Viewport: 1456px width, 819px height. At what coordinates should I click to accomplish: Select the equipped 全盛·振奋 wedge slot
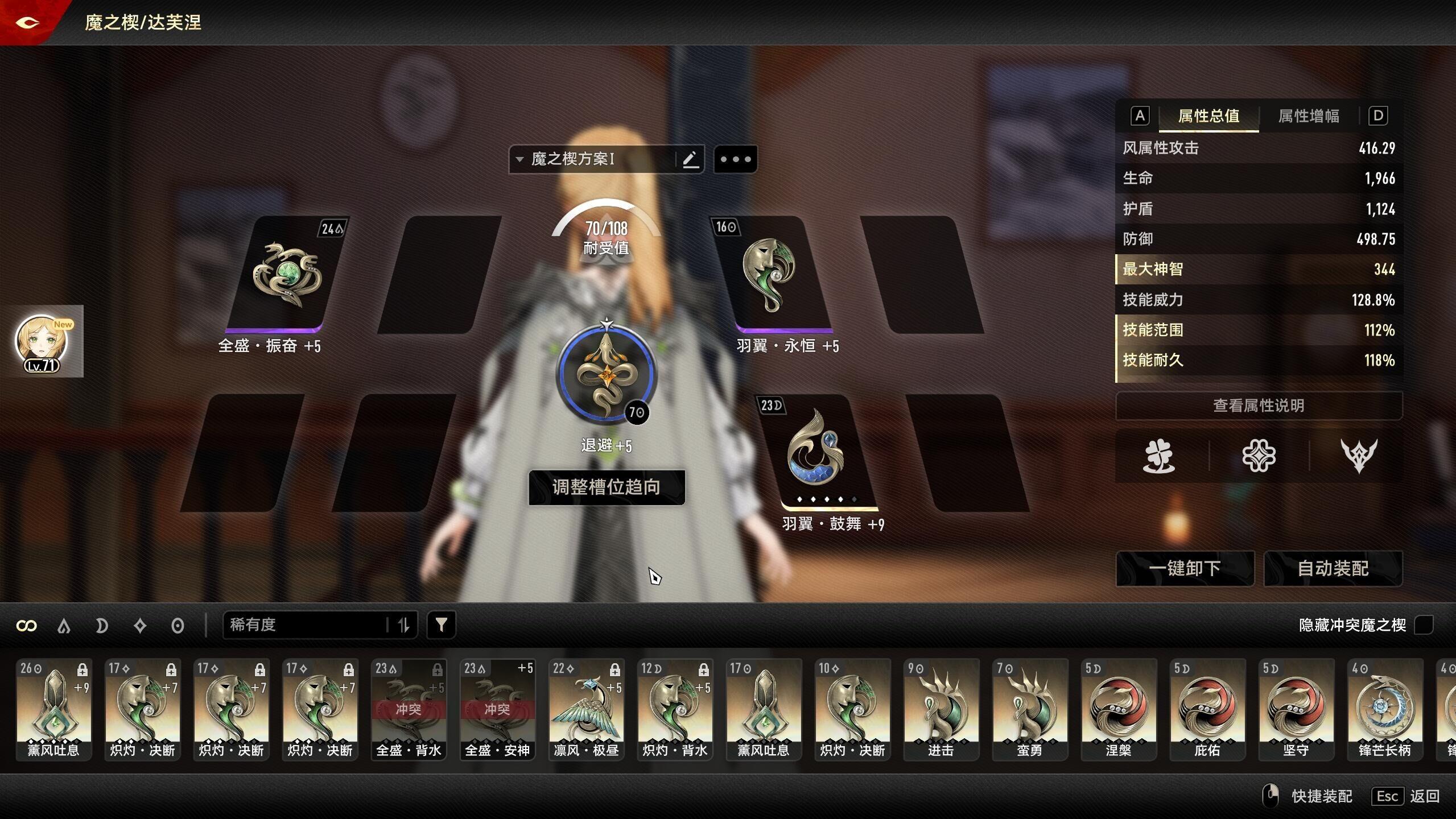[286, 275]
